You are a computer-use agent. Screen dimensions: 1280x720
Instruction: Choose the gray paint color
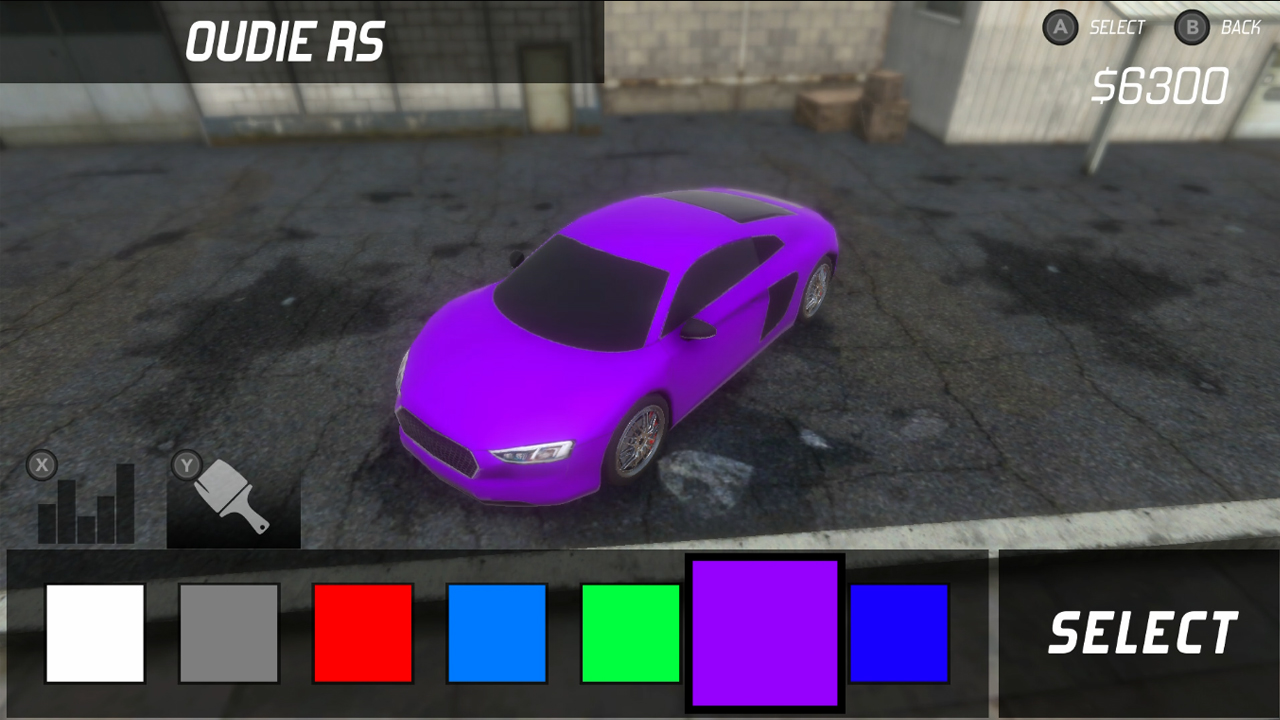coord(229,631)
